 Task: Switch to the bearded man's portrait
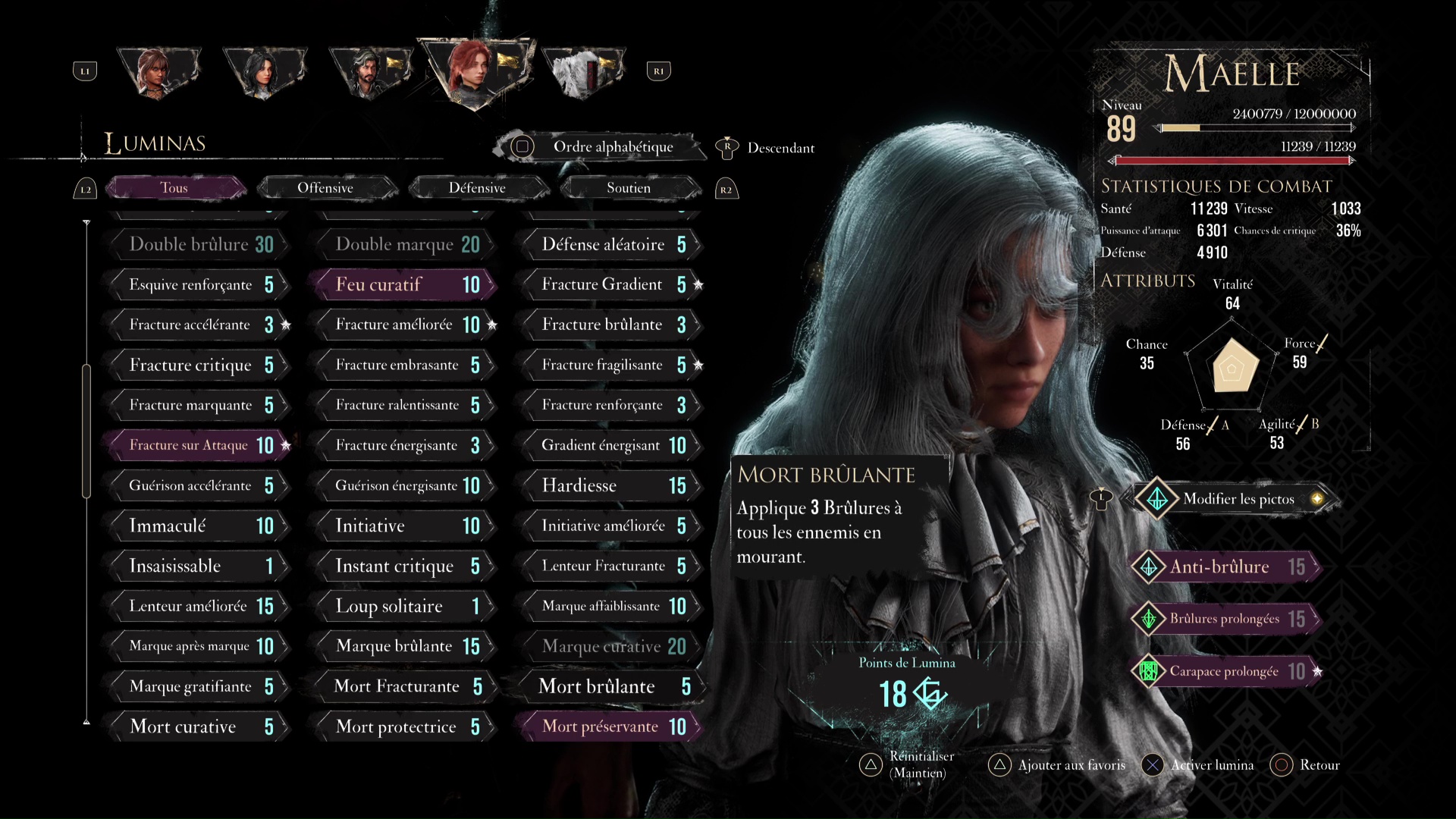point(370,72)
